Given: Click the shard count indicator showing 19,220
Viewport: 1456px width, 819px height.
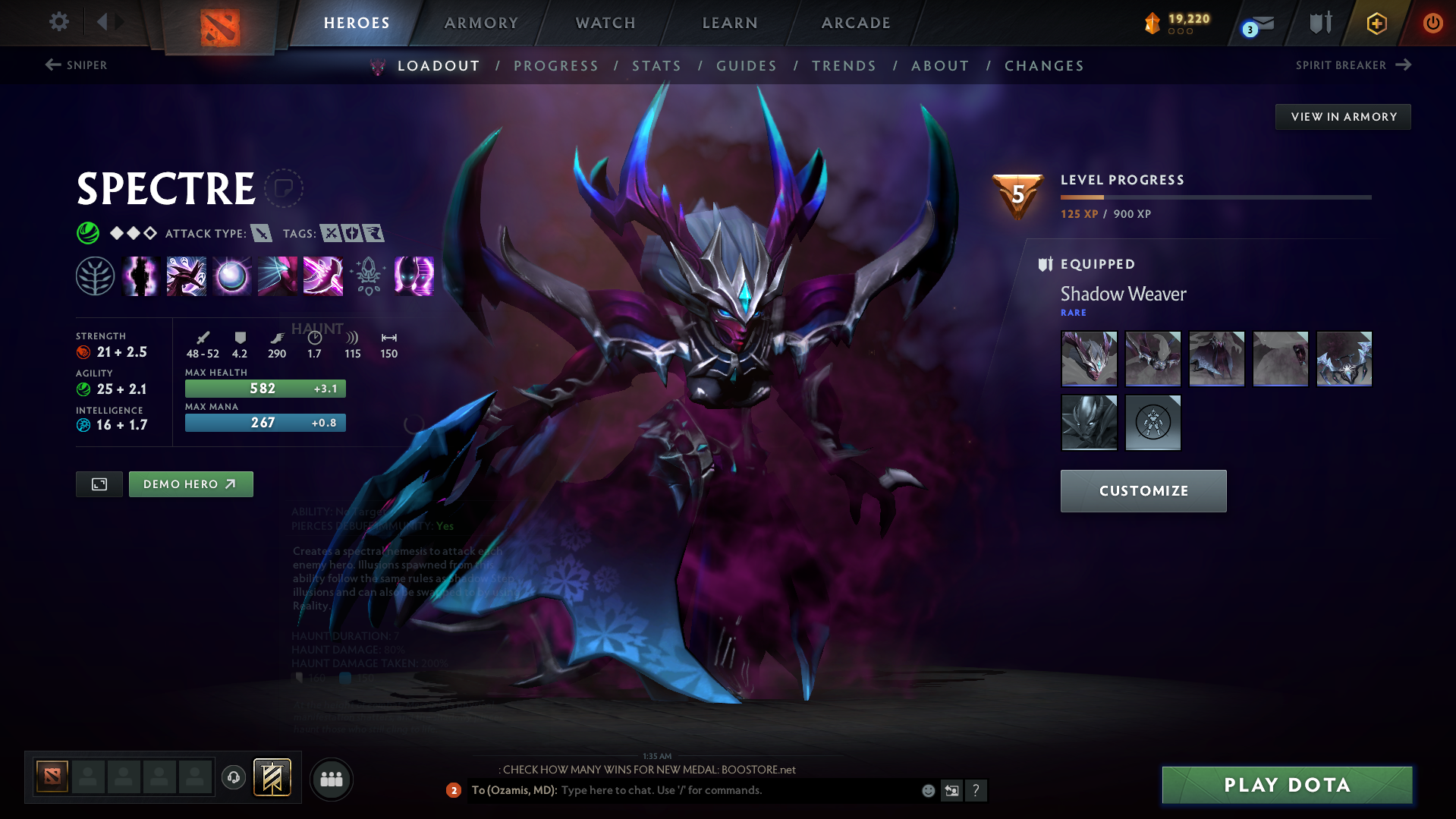Looking at the screenshot, I should 1176,23.
